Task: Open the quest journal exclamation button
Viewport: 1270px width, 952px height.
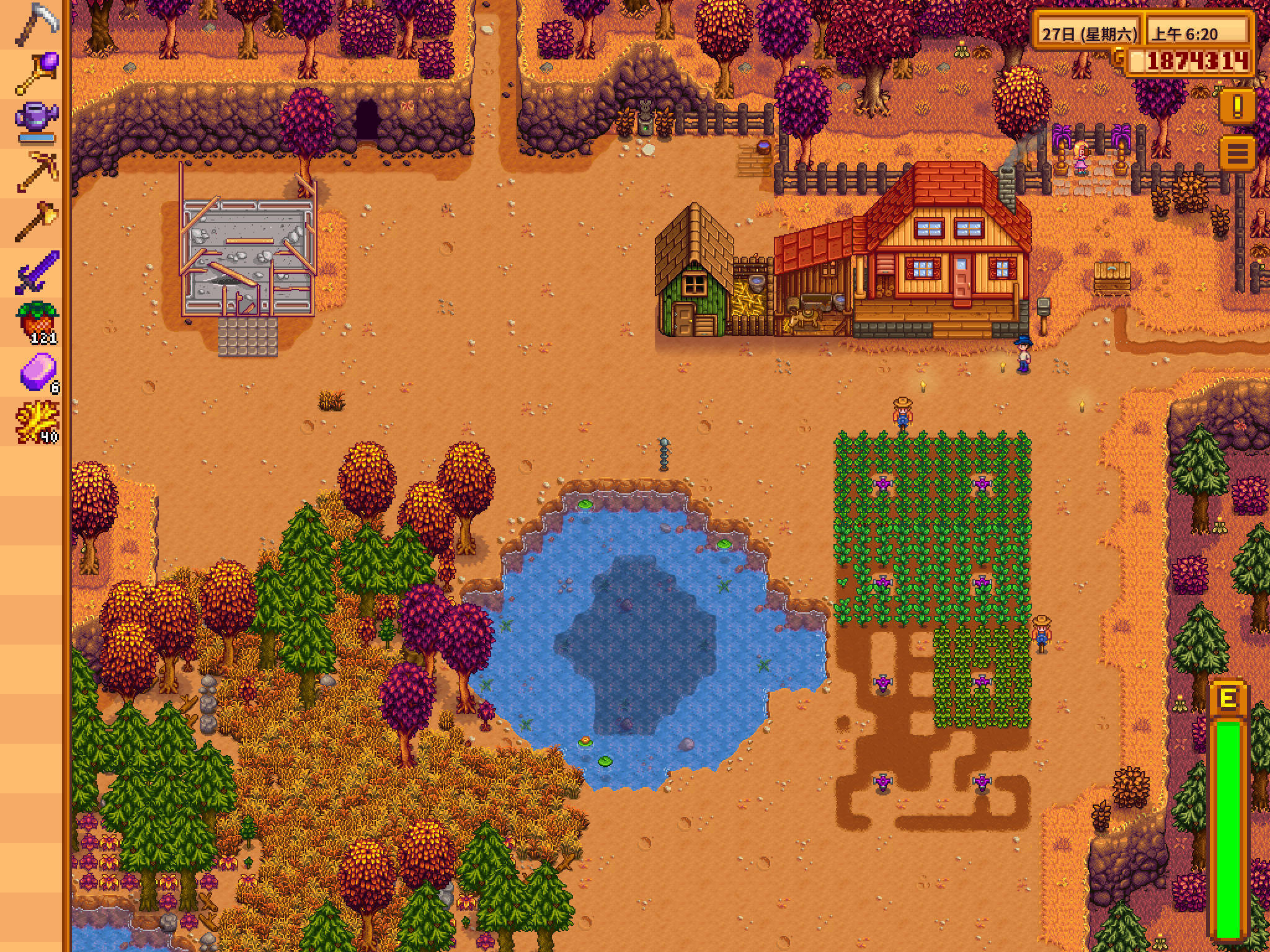Action: [1238, 108]
